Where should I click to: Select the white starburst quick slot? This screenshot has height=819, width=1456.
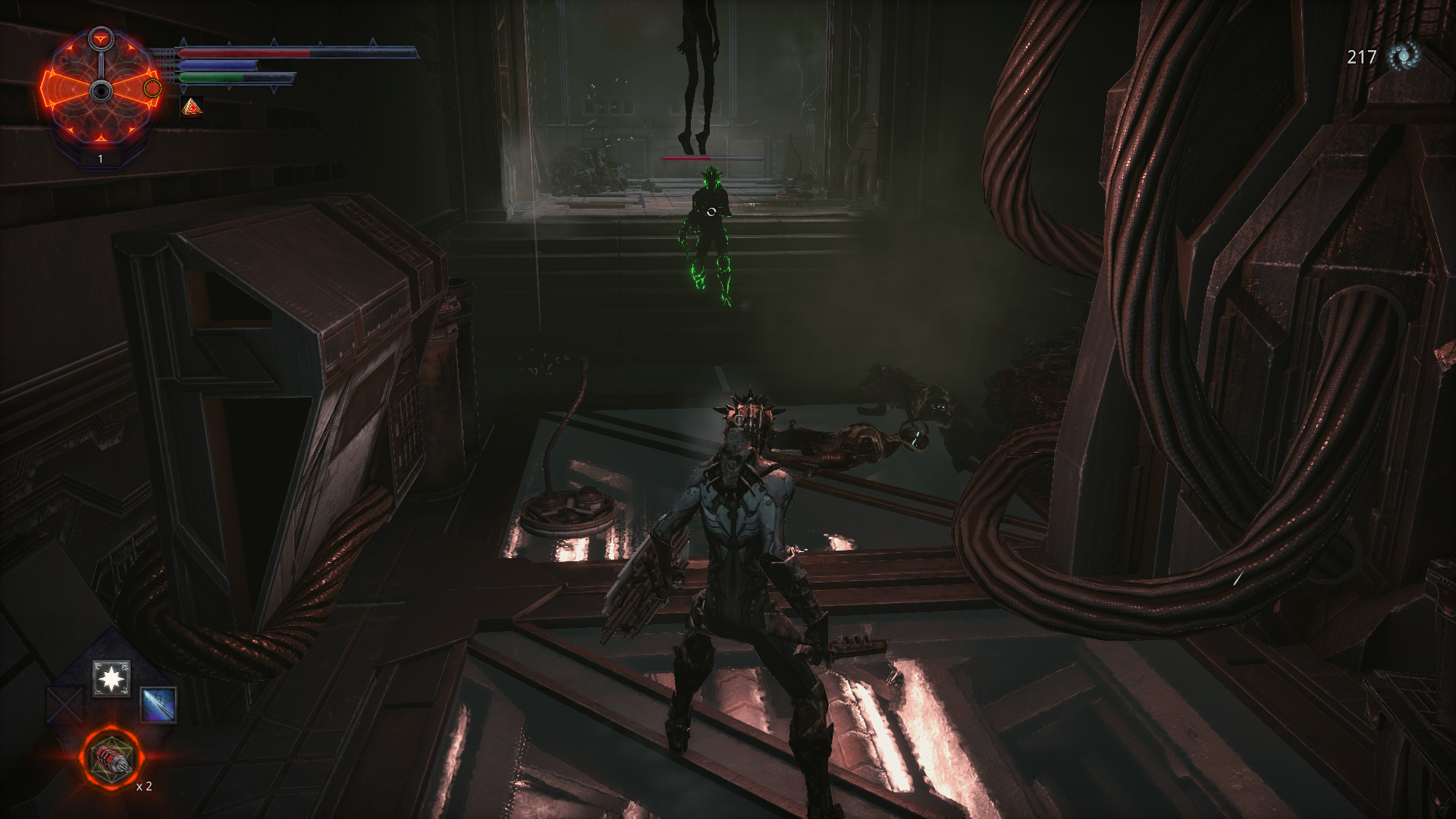(x=111, y=678)
